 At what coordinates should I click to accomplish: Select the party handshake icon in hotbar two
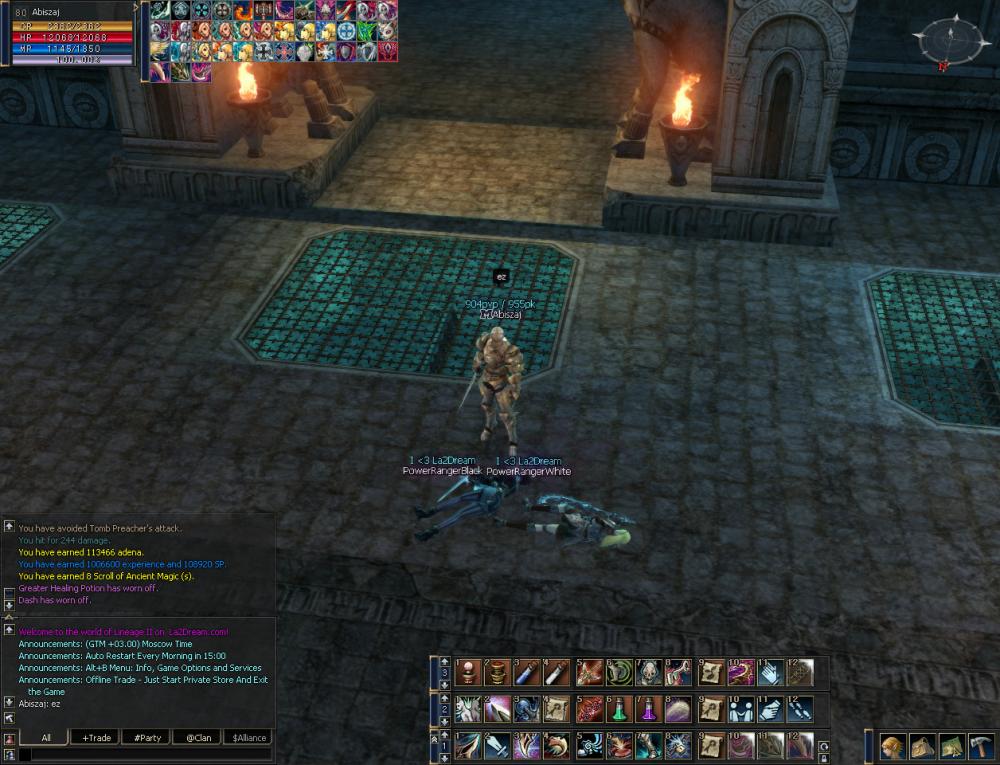click(x=740, y=709)
